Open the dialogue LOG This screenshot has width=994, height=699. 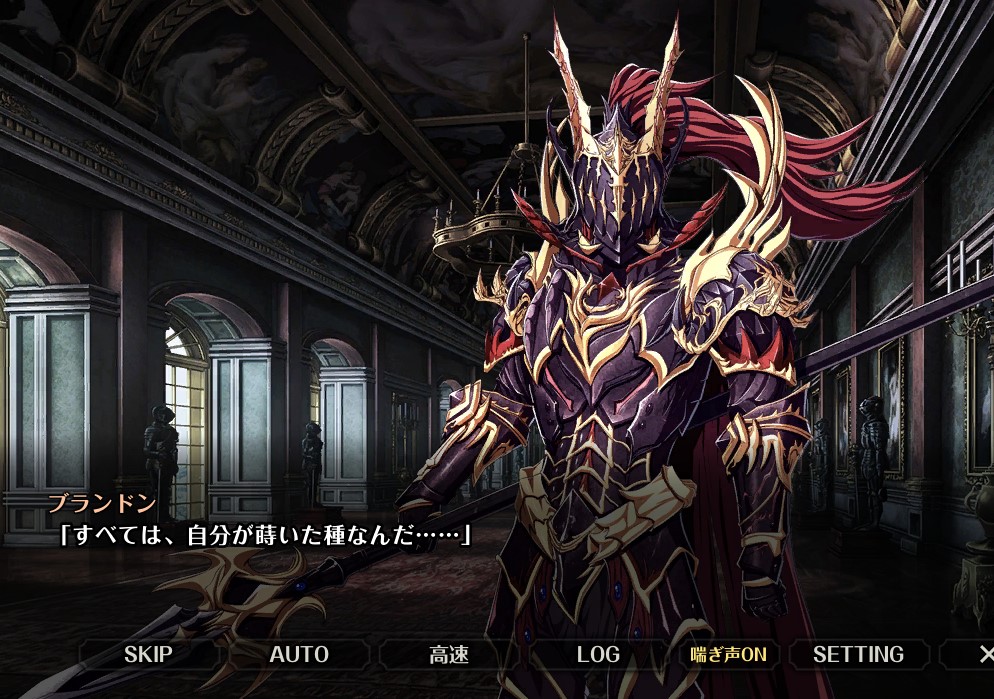tap(598, 655)
